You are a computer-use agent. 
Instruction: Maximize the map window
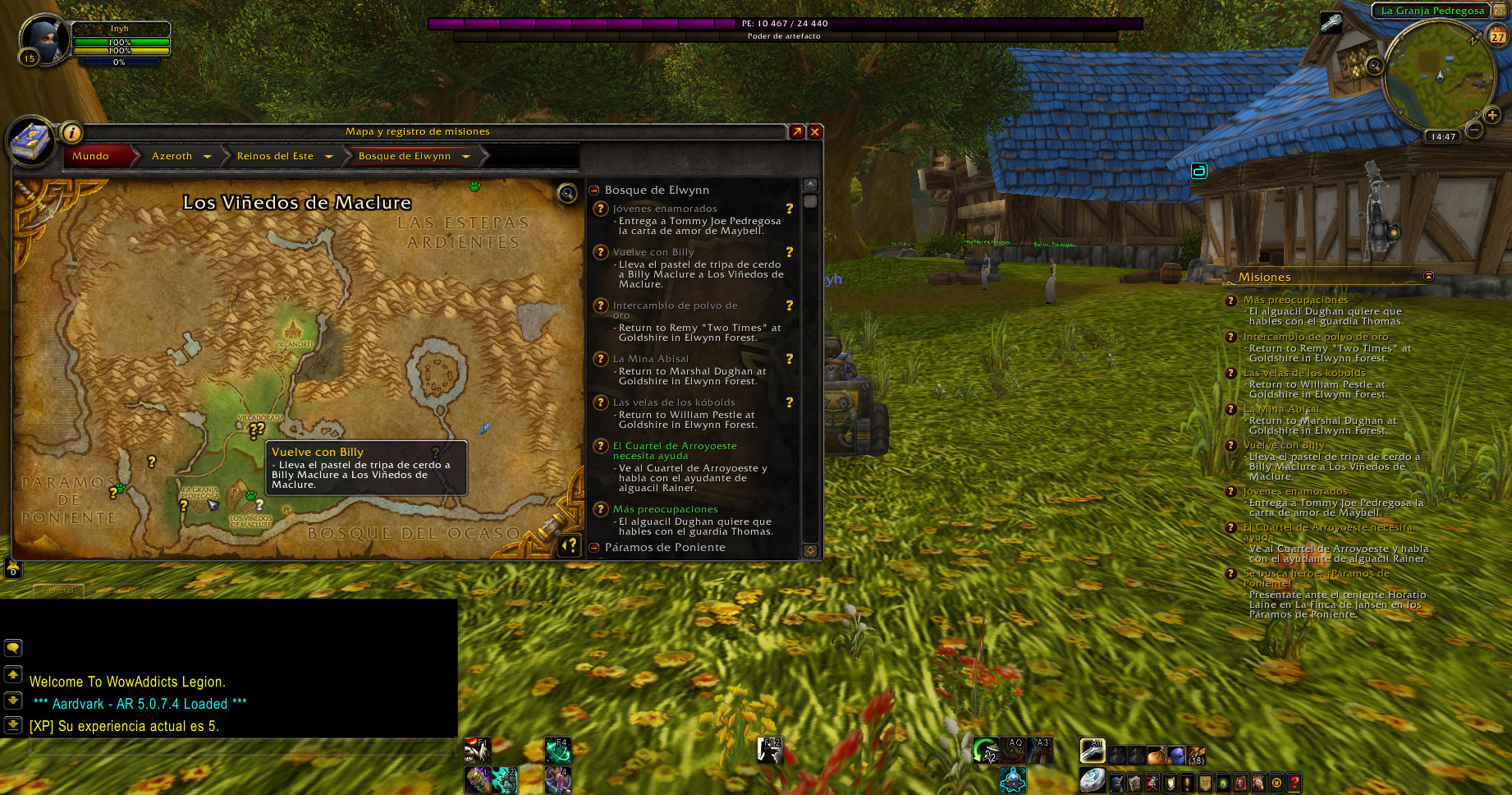797,131
